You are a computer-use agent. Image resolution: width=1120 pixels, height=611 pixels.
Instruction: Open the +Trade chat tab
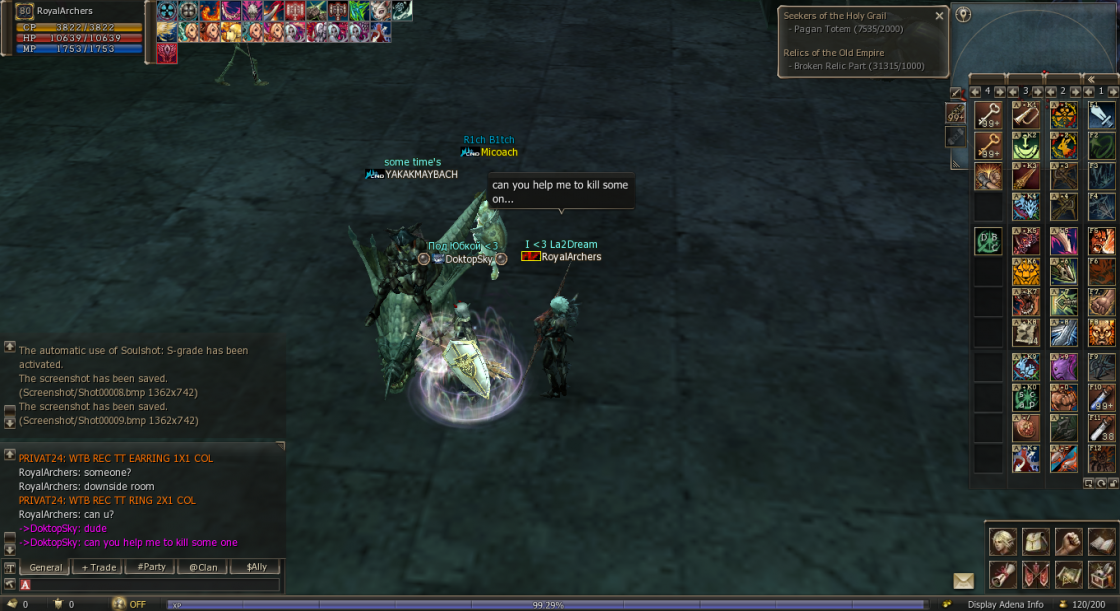click(99, 567)
